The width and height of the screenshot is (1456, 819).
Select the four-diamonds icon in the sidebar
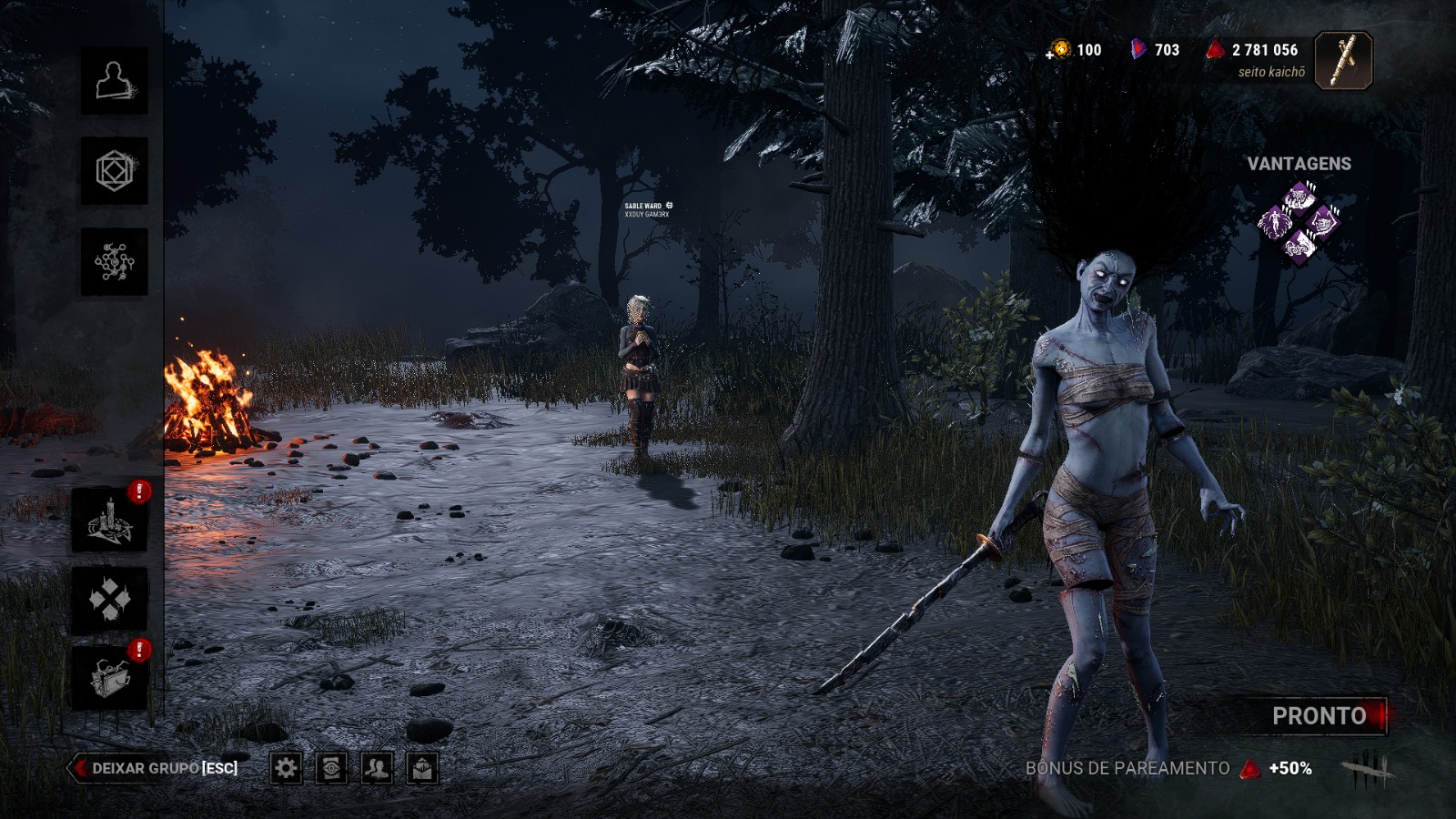pyautogui.click(x=110, y=601)
